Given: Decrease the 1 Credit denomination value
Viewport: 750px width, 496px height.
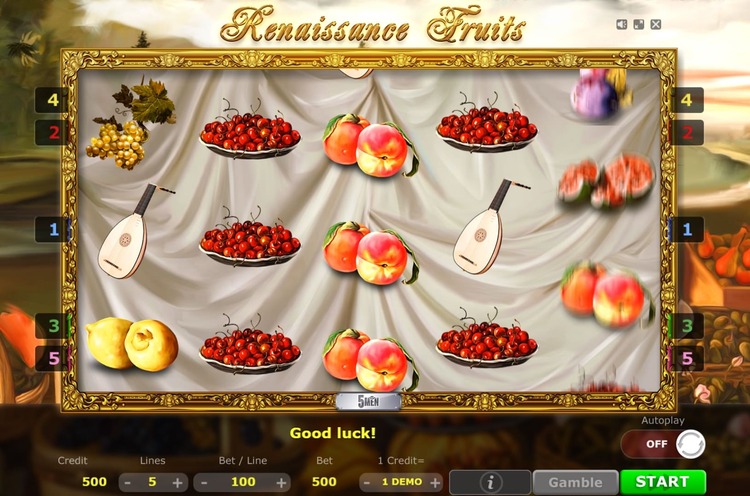Looking at the screenshot, I should pos(364,482).
